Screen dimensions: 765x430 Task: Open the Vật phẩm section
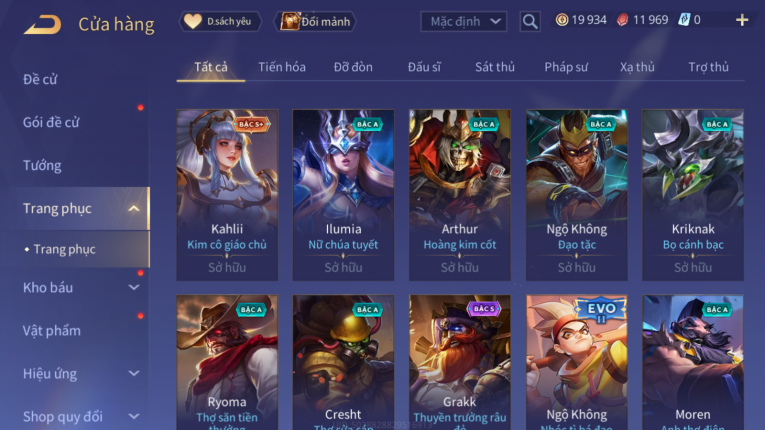[x=51, y=331]
